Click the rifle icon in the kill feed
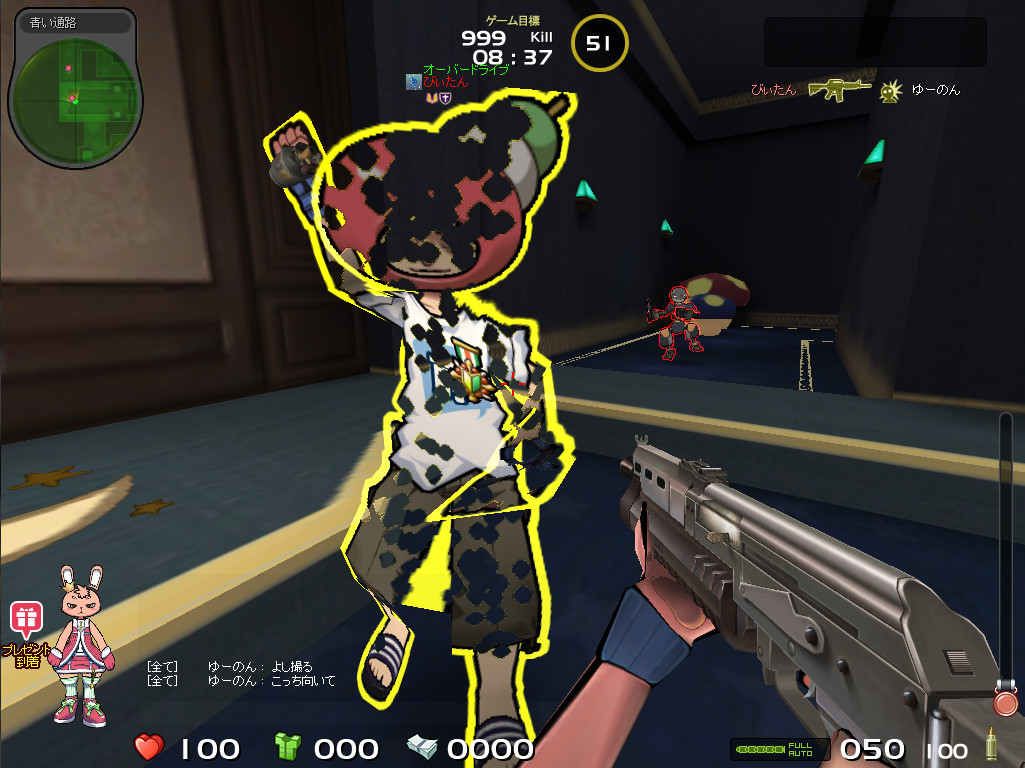This screenshot has height=768, width=1025. [x=840, y=90]
